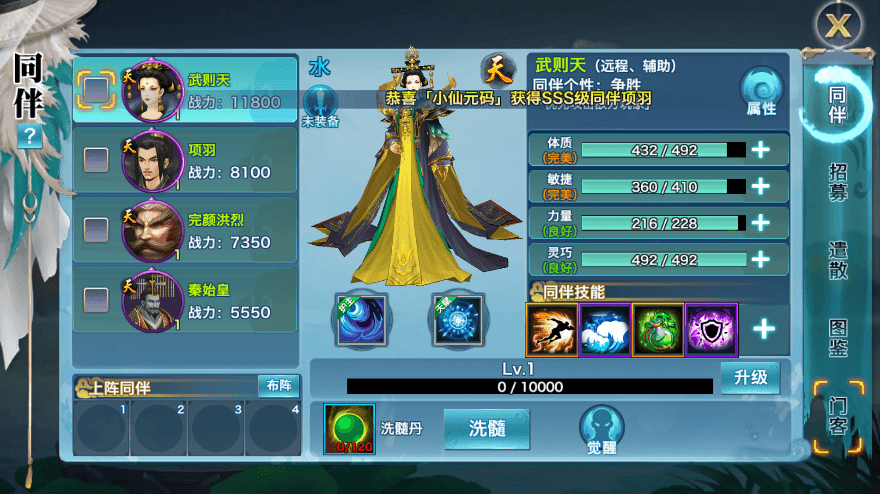The width and height of the screenshot is (880, 494).
Task: Close the companion panel with X
Action: 837,26
